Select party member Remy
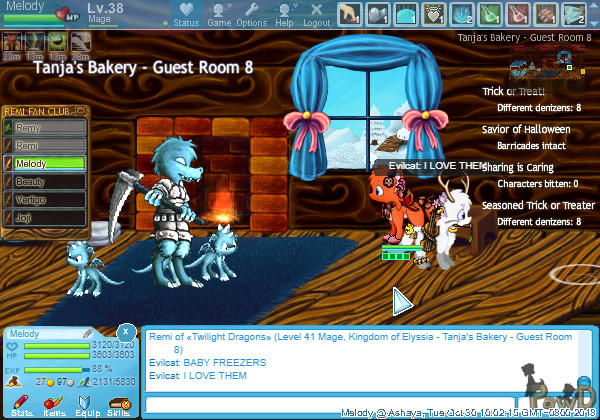This screenshot has width=600, height=420. pyautogui.click(x=47, y=128)
